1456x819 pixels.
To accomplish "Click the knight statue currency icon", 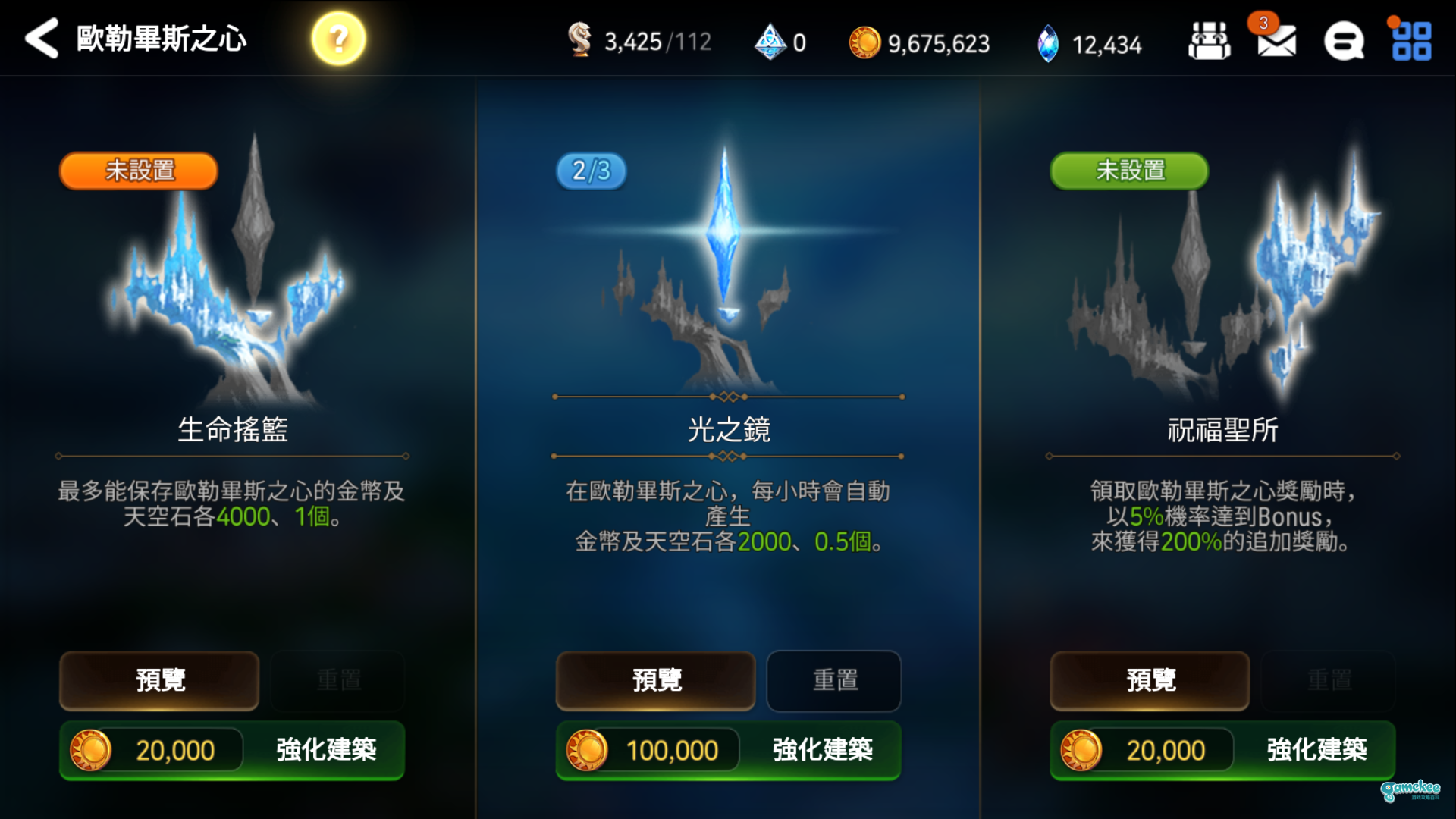I will 579,40.
